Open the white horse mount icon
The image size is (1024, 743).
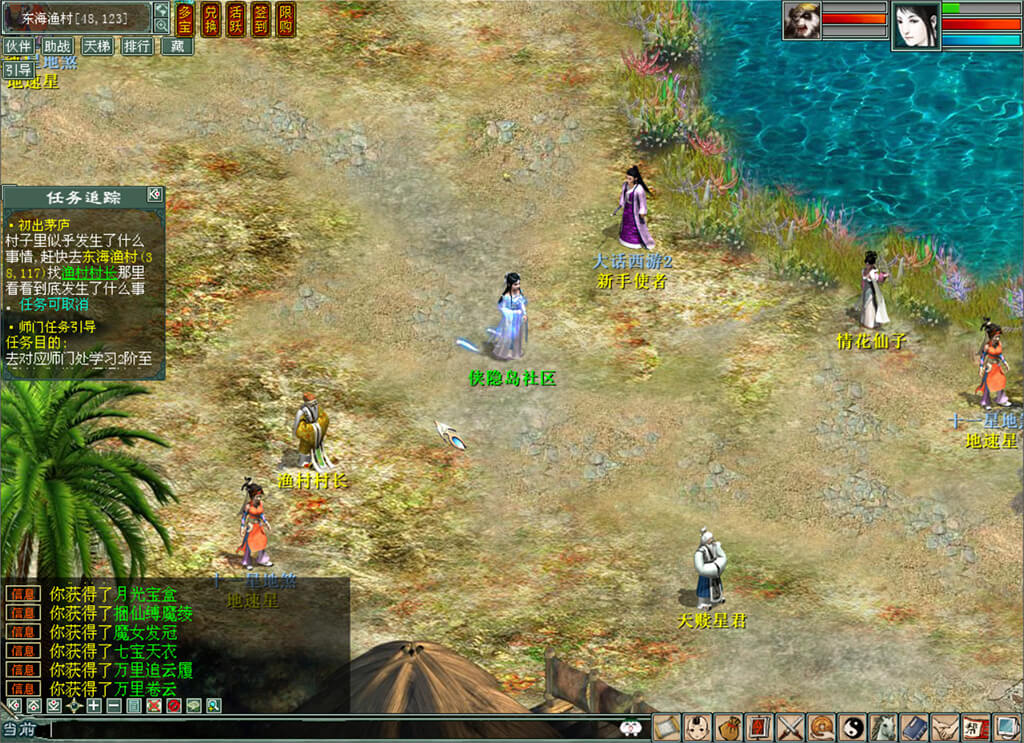point(884,727)
